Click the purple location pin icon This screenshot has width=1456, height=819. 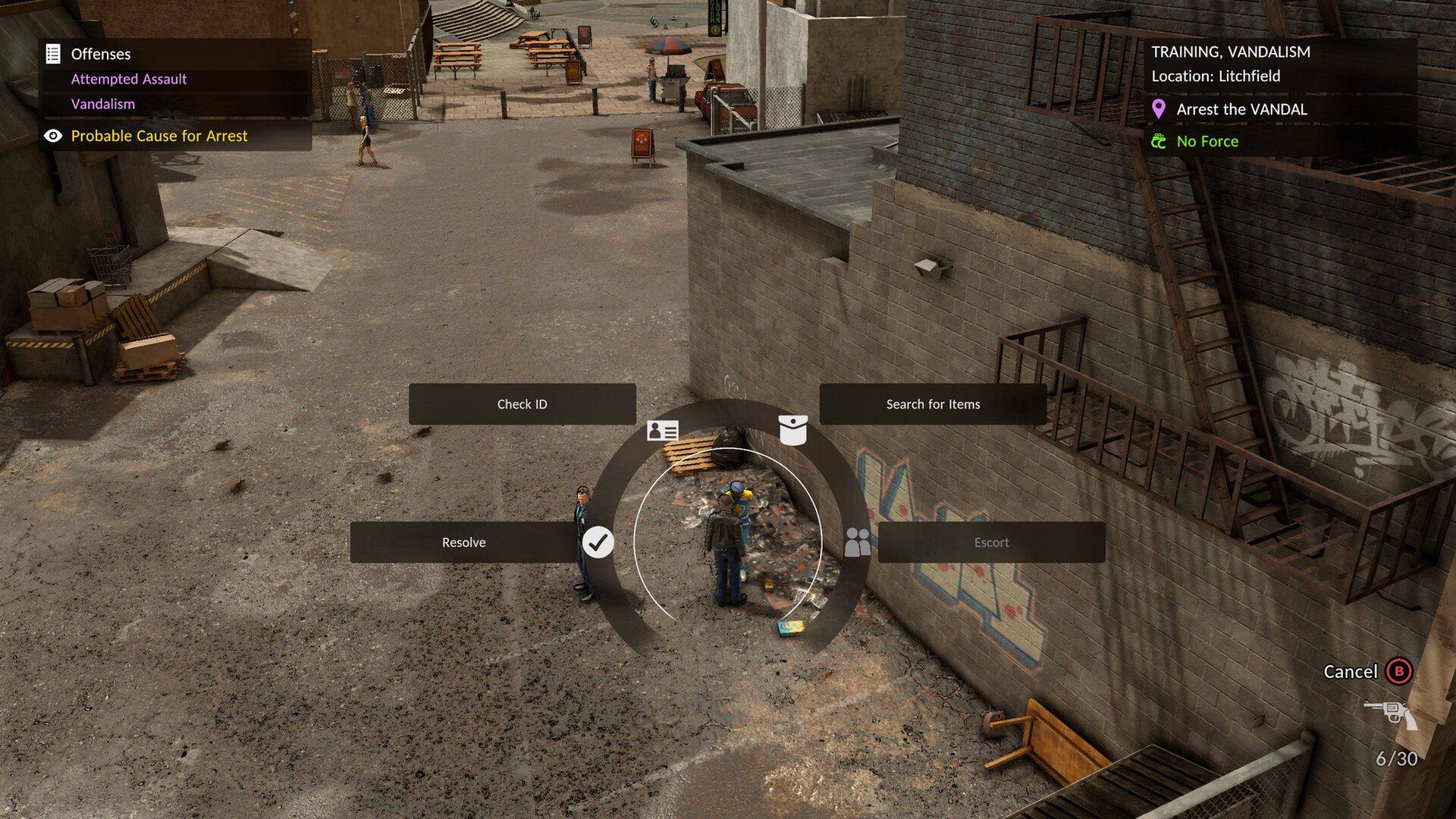tap(1159, 109)
